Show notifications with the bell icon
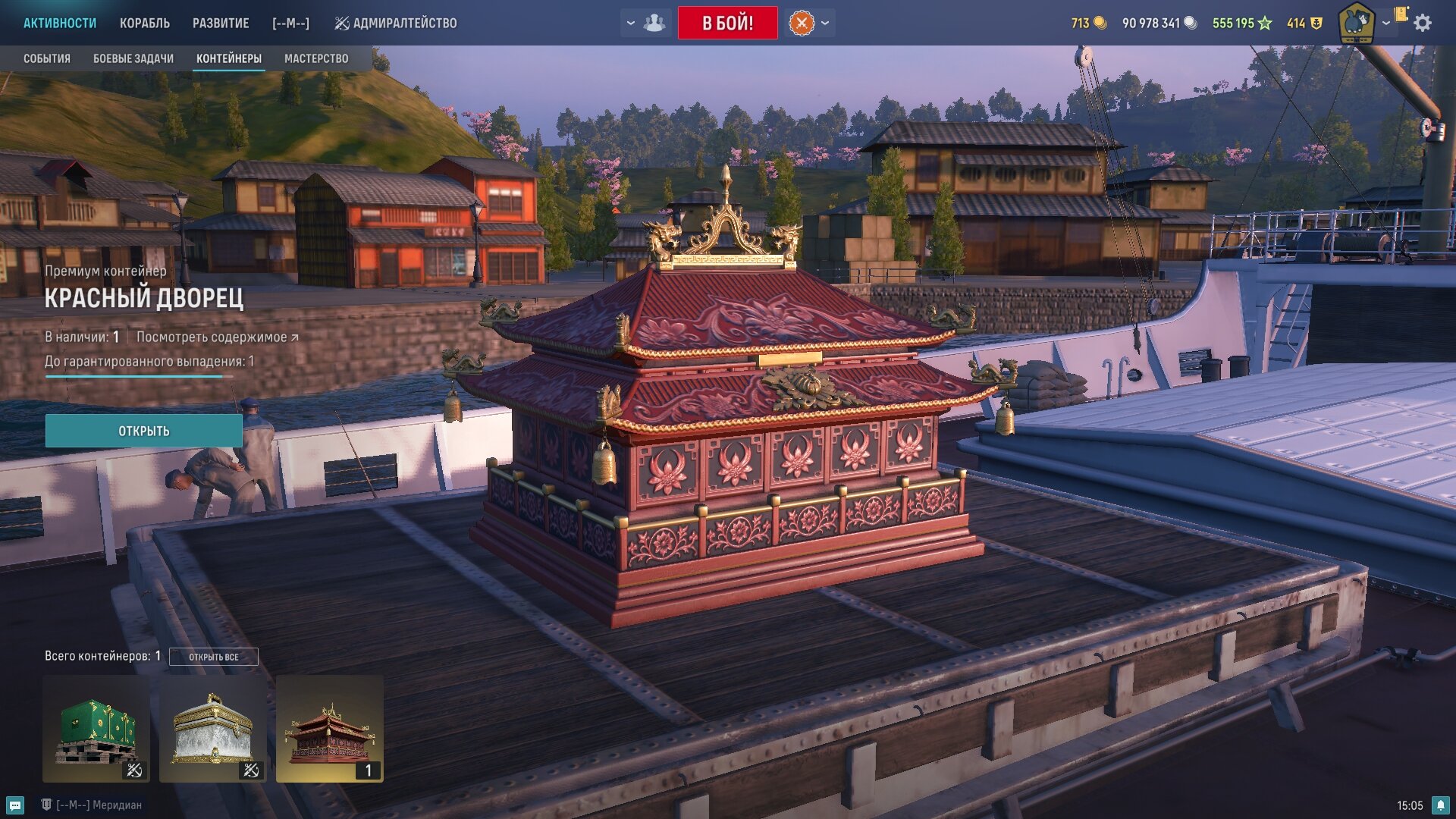 [1441, 805]
